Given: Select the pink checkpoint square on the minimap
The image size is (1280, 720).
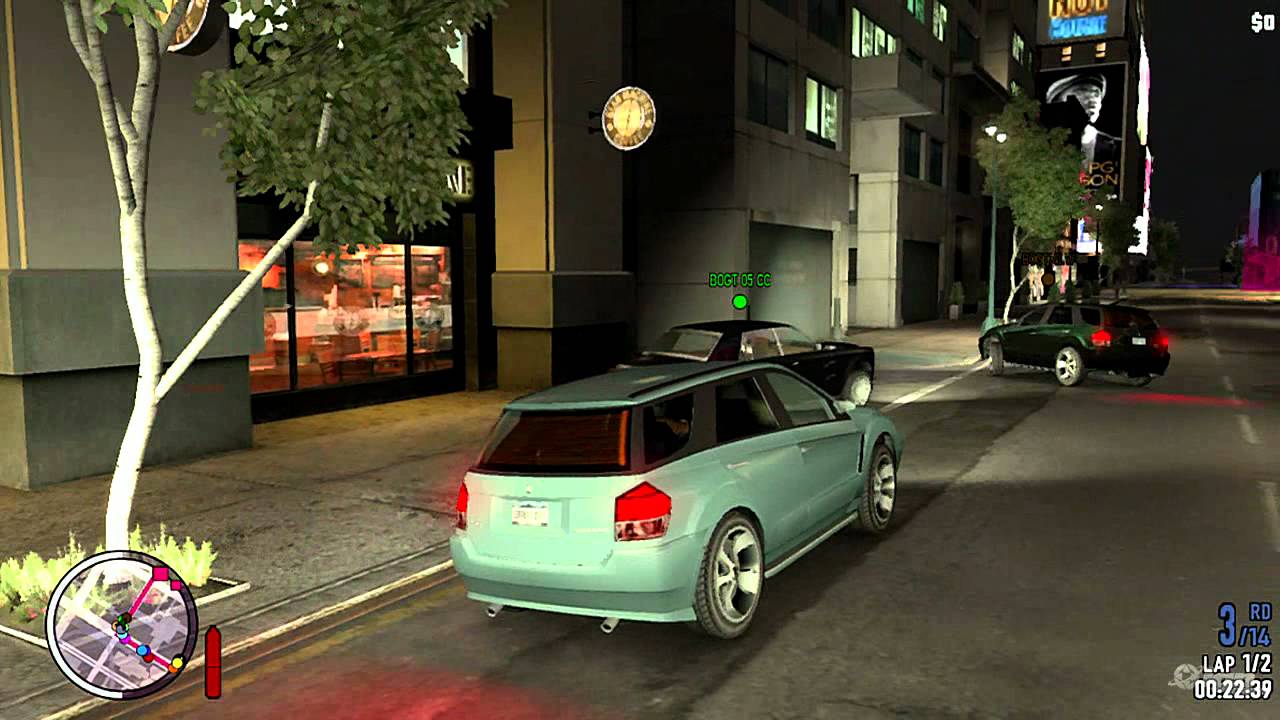Looking at the screenshot, I should point(160,572).
